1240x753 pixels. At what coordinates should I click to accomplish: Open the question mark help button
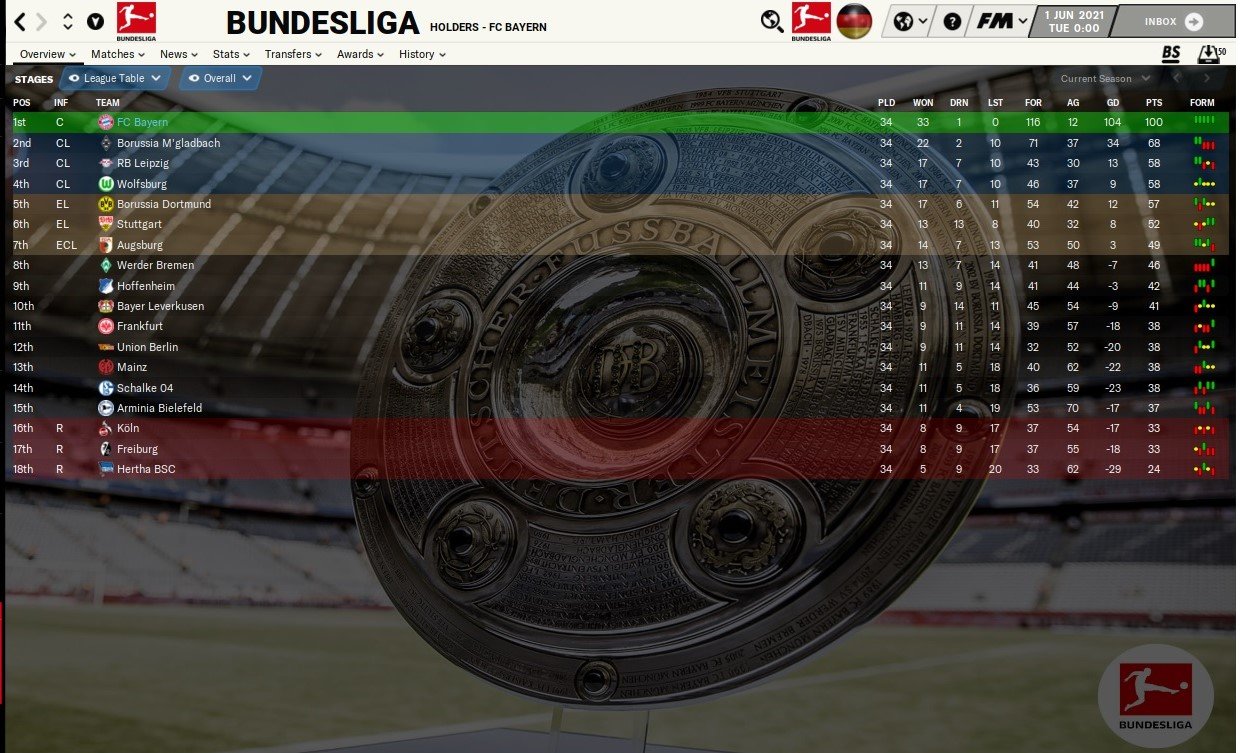952,21
